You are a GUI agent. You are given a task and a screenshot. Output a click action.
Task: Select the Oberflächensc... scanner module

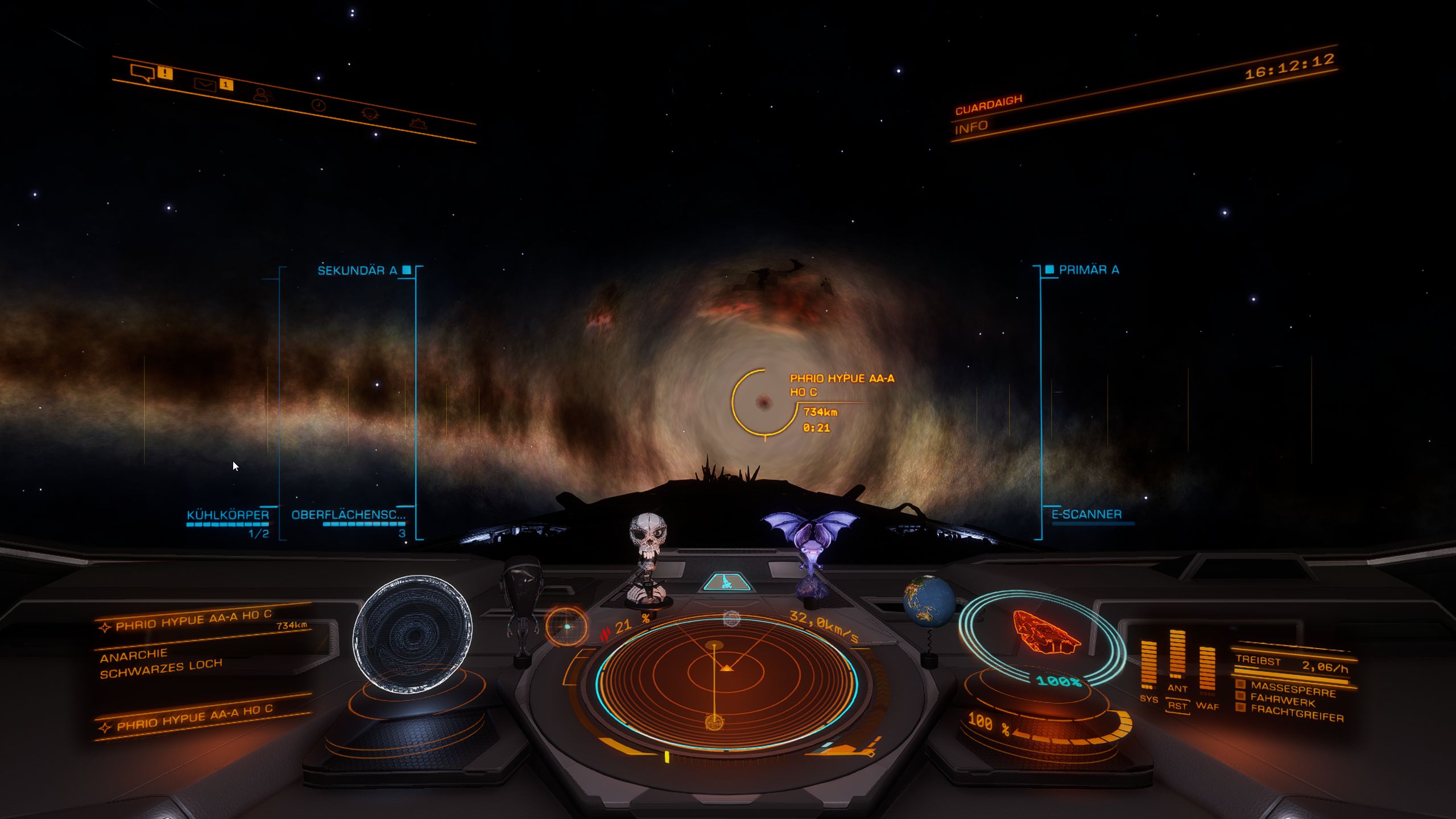[348, 515]
